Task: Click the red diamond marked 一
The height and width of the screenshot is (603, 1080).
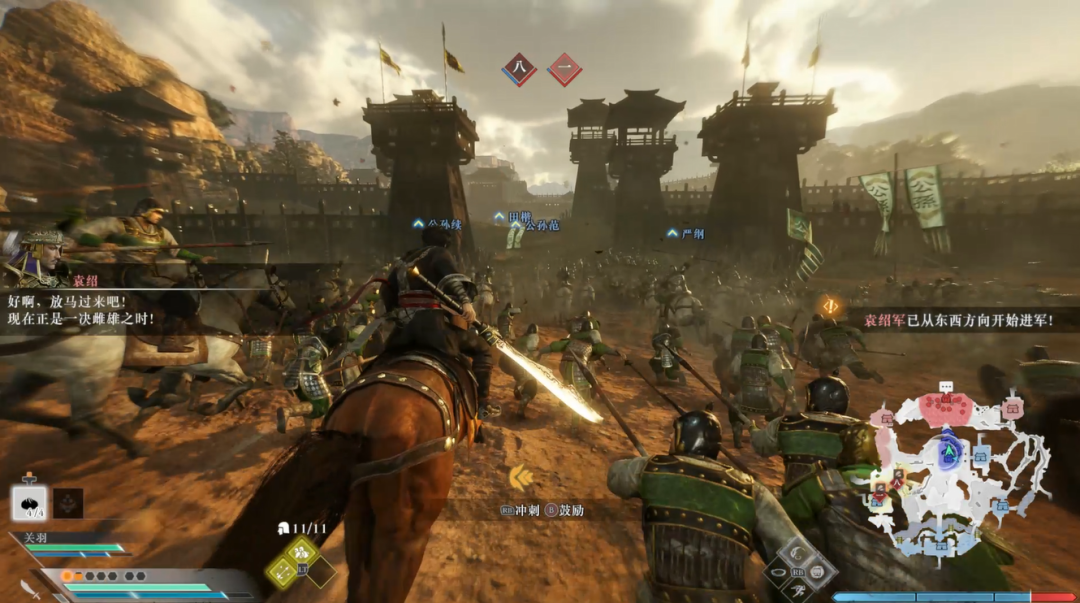Action: coord(565,69)
